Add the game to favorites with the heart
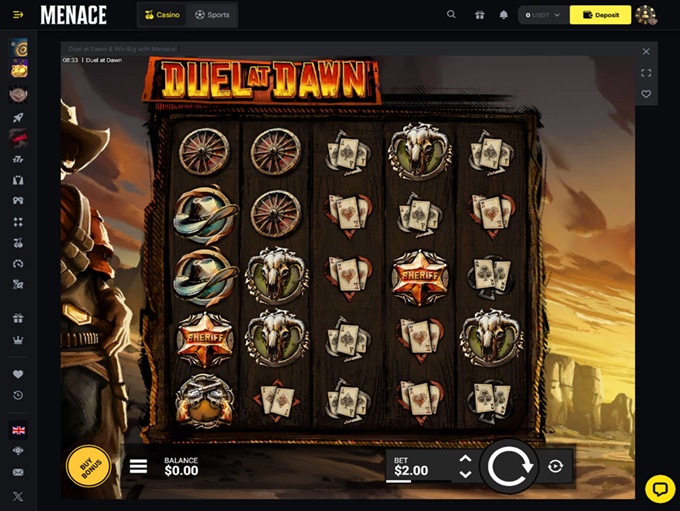 pos(646,94)
